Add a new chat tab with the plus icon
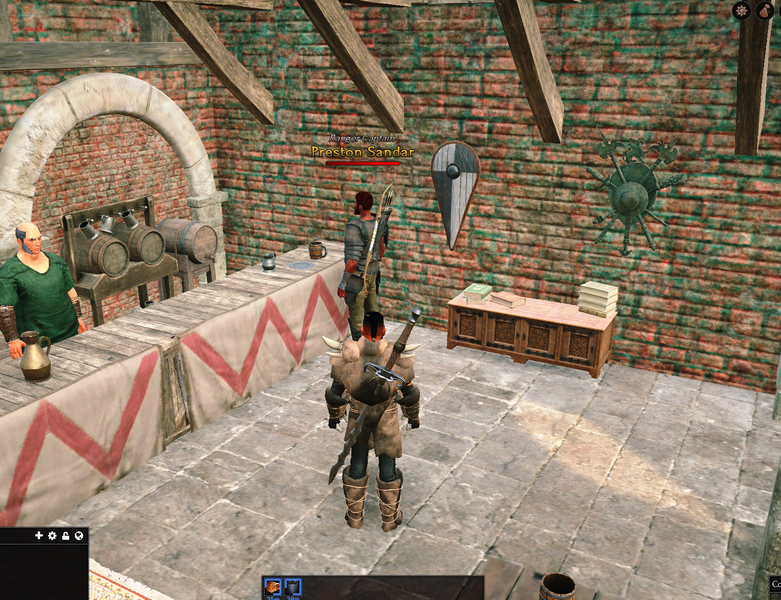The width and height of the screenshot is (781, 600). coord(39,536)
